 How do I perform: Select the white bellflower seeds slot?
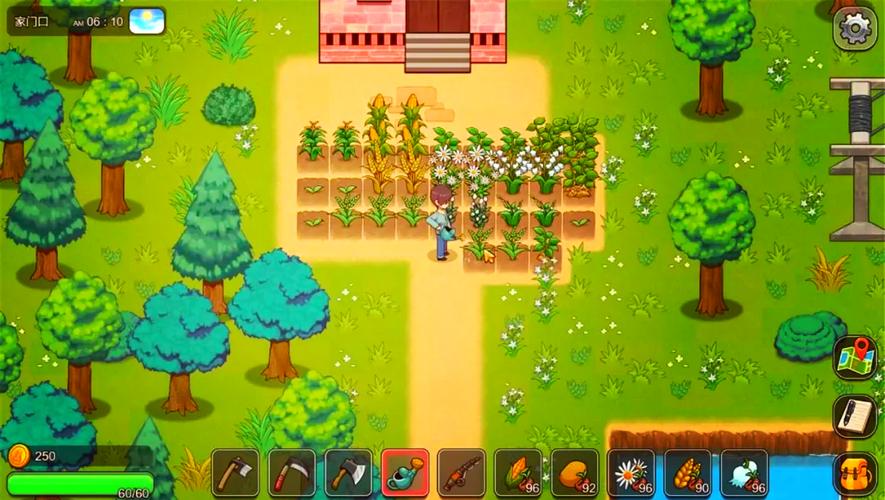[x=744, y=473]
